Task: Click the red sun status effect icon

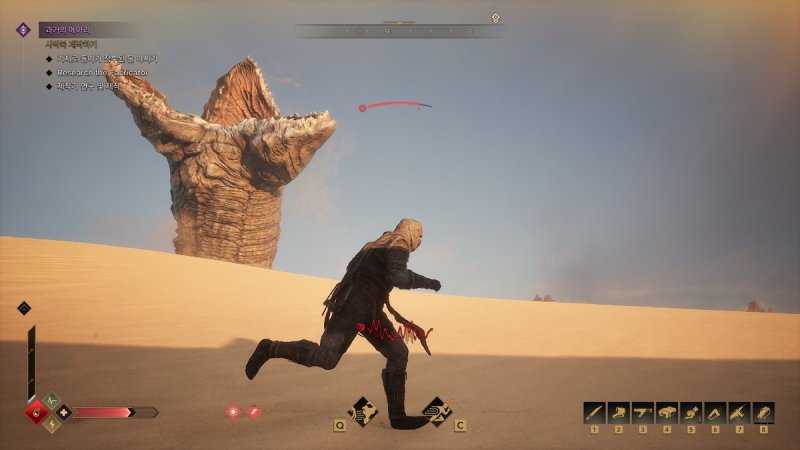Action: [x=234, y=411]
